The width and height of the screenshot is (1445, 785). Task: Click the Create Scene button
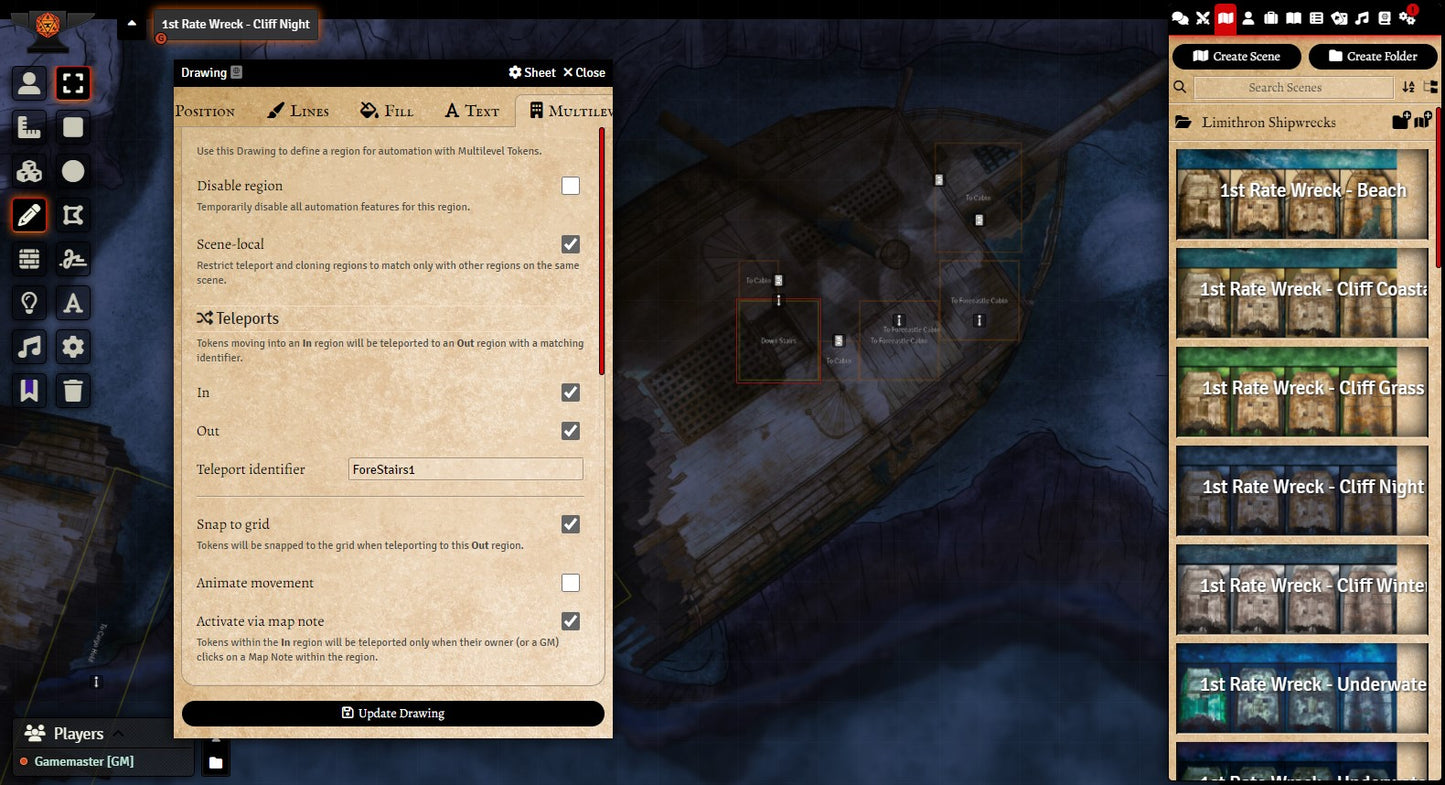coord(1236,56)
